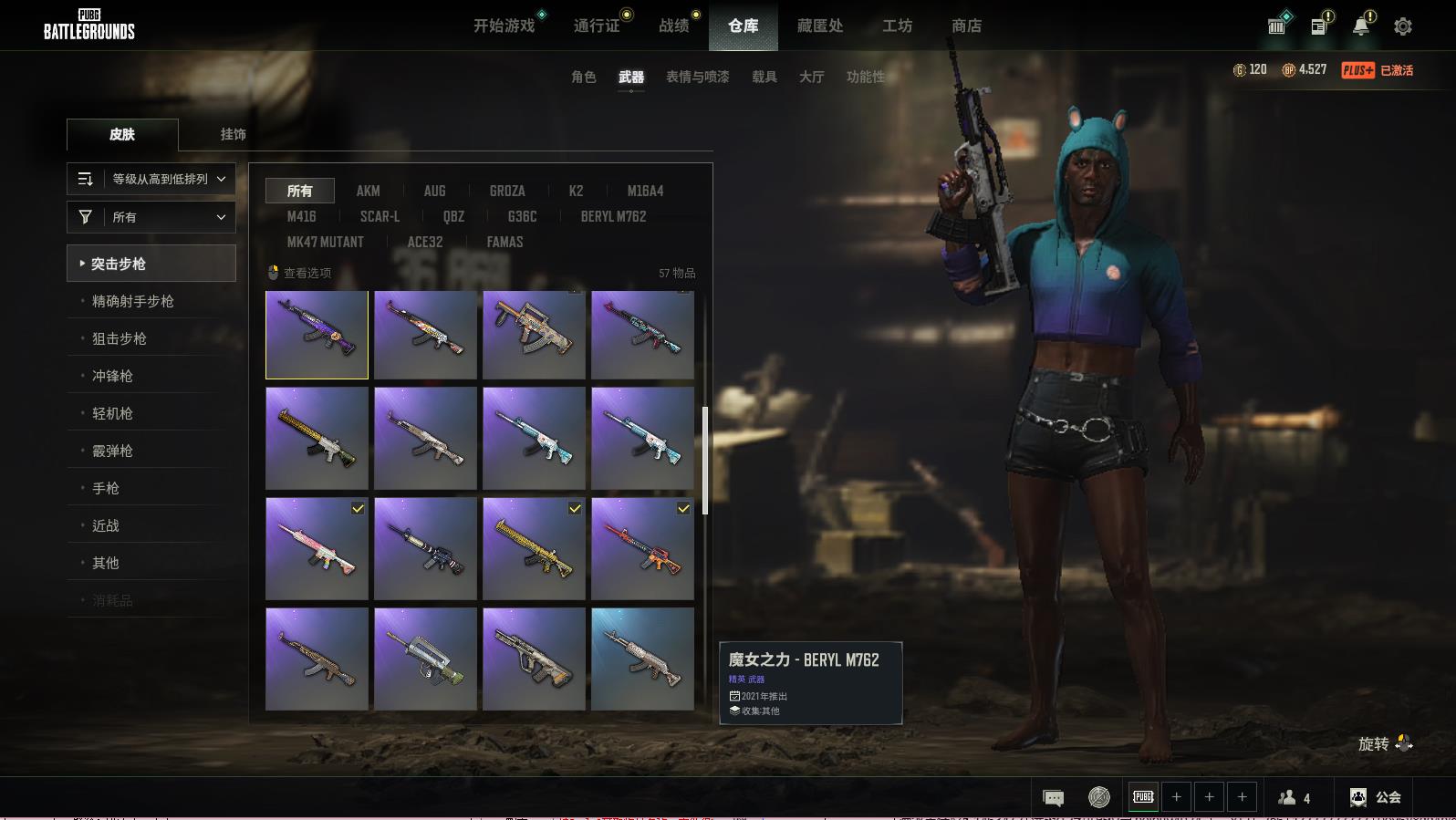Go to the 工坊 workshop tab

(x=897, y=26)
